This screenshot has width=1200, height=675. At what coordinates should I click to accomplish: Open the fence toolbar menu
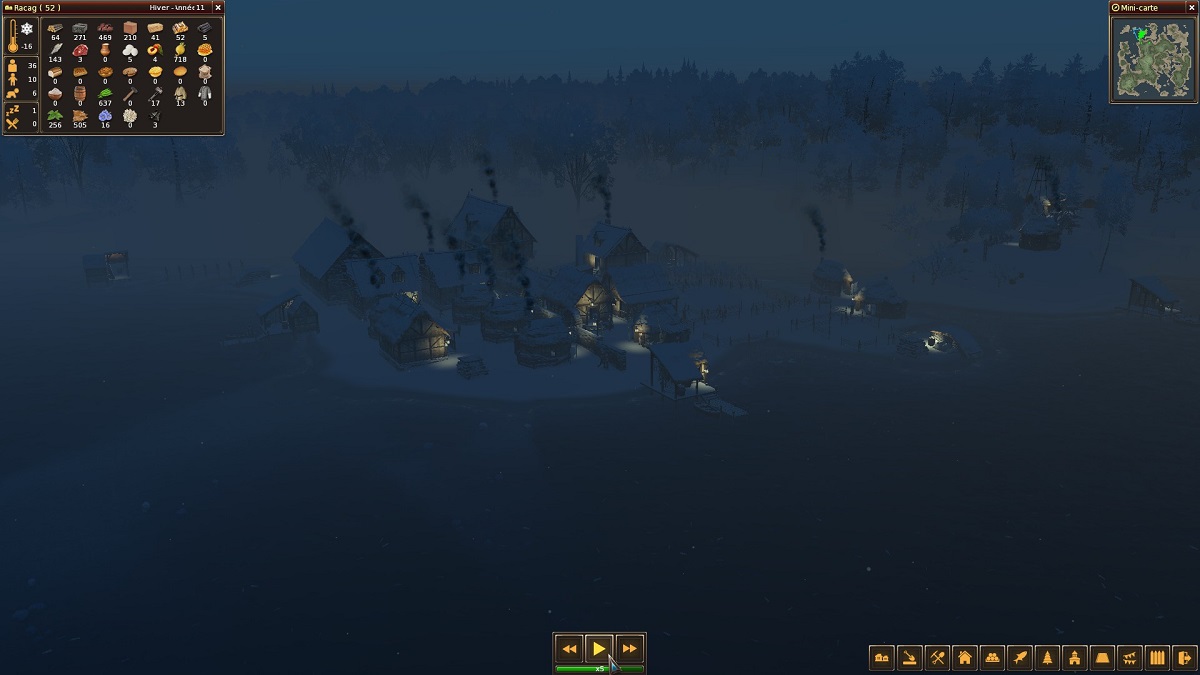1158,657
